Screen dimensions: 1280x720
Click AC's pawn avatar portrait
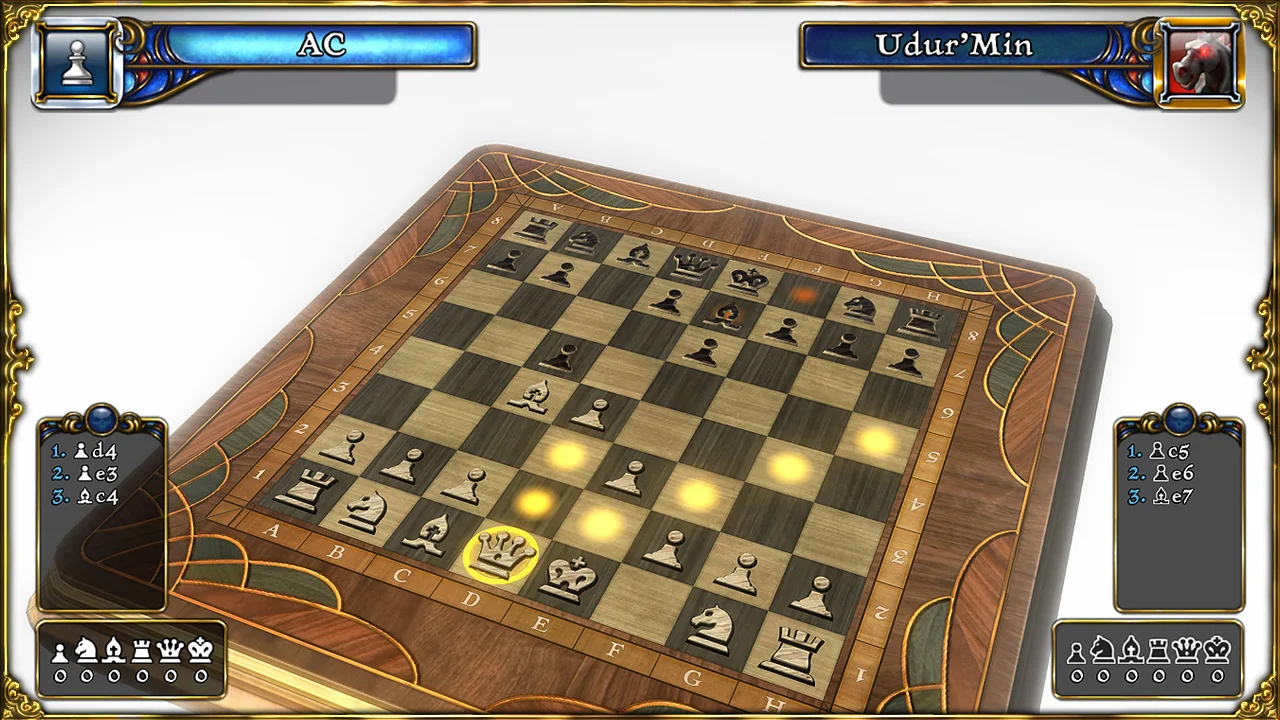[x=76, y=60]
